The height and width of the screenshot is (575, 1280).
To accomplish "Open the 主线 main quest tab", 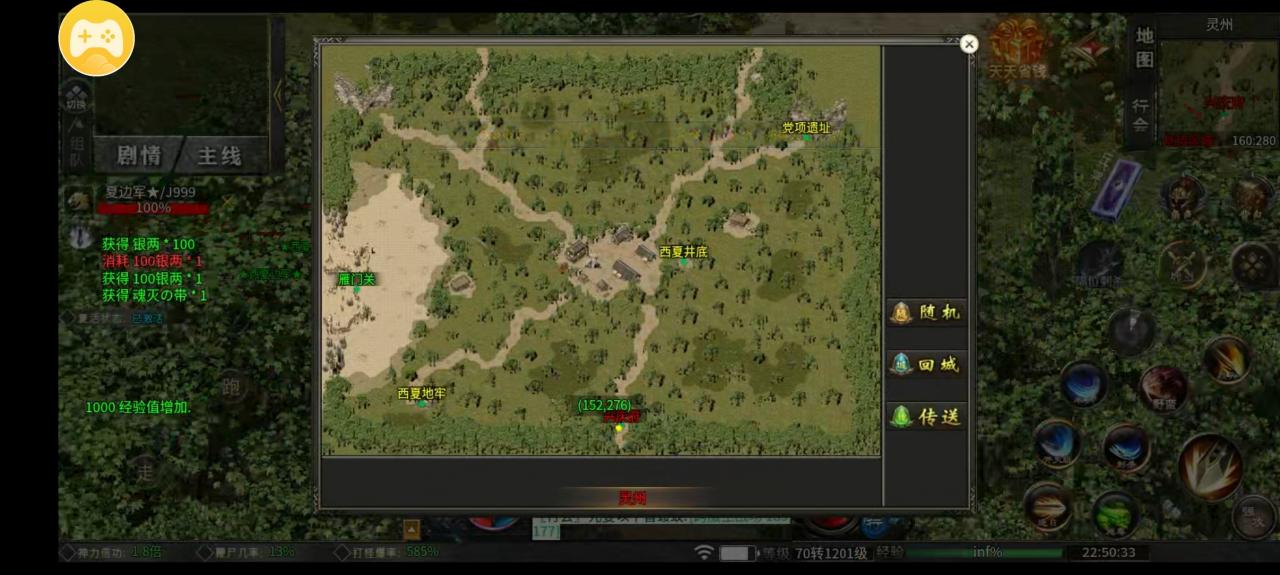I will 219,155.
